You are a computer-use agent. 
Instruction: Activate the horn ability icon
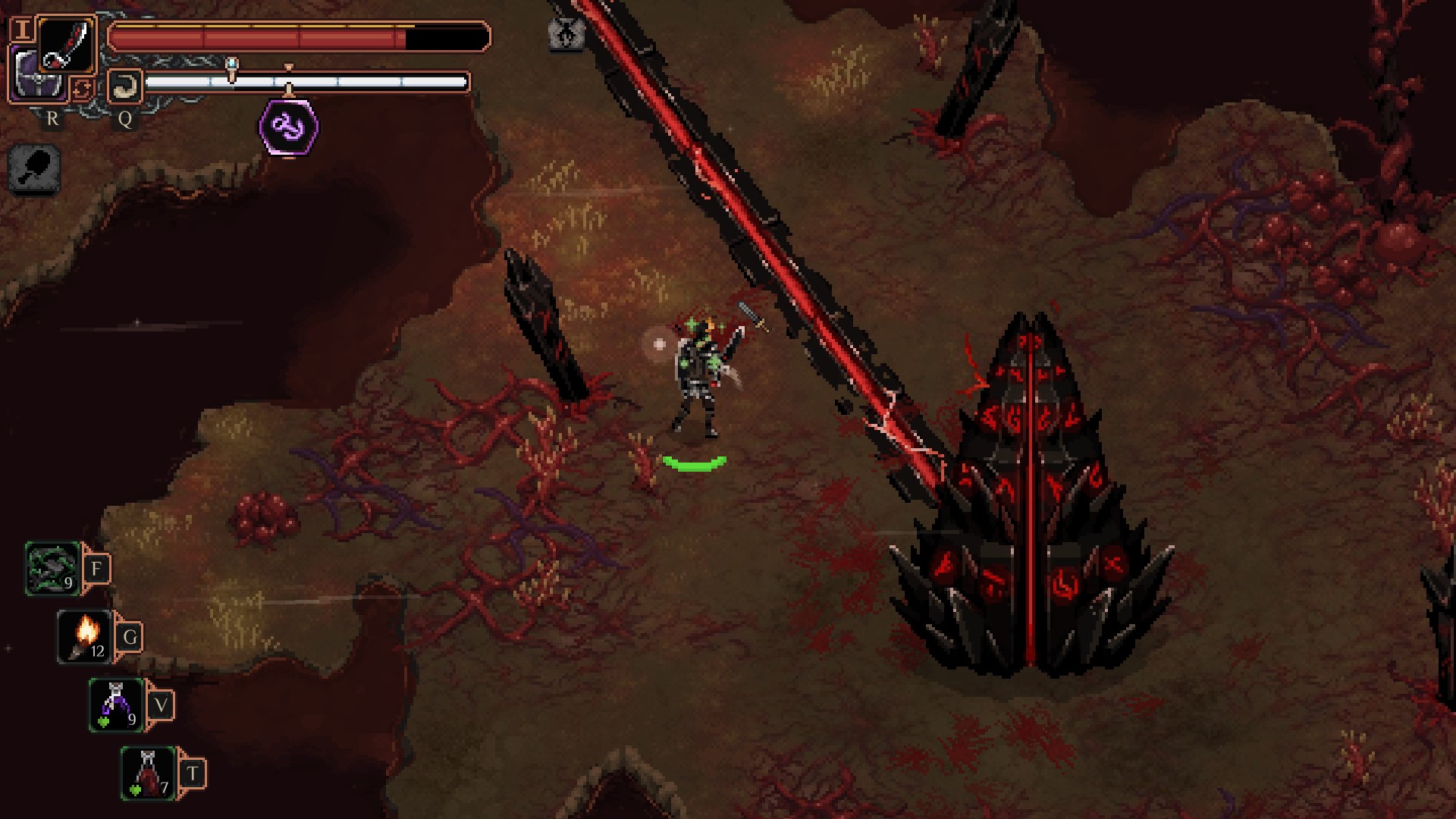[124, 85]
